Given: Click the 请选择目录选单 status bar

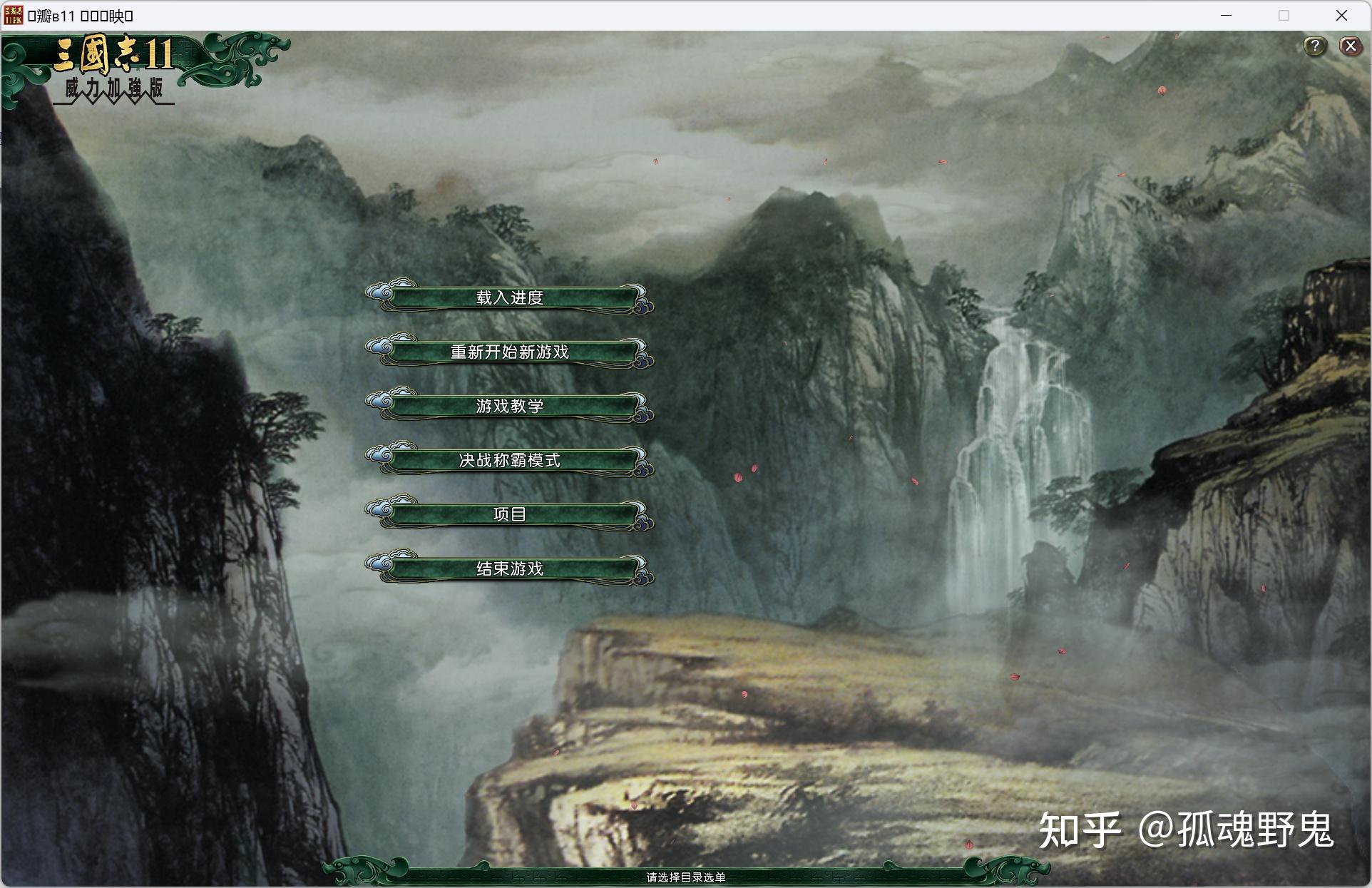Looking at the screenshot, I should point(686,878).
